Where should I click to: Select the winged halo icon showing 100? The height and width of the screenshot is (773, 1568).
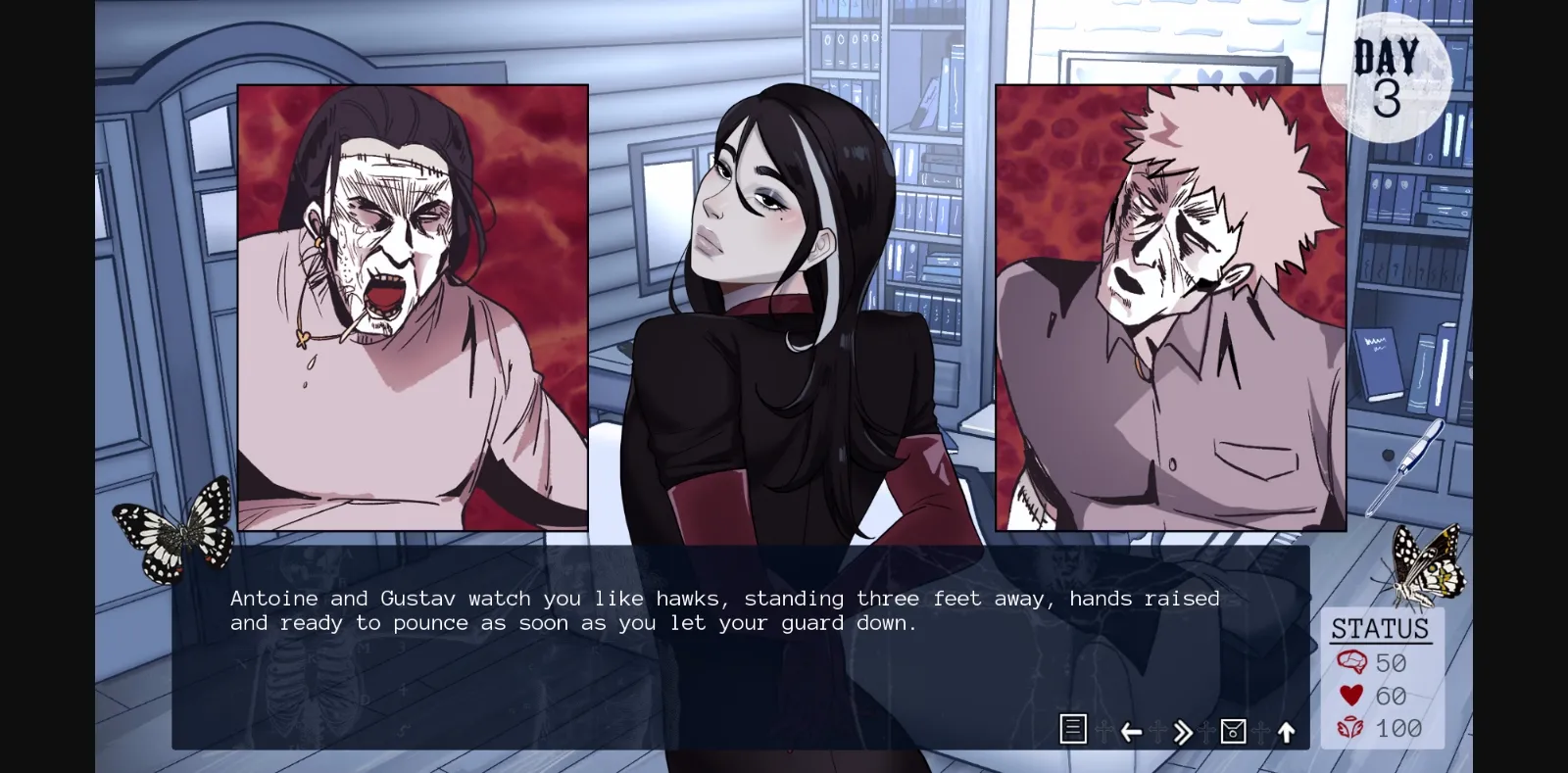(x=1350, y=729)
